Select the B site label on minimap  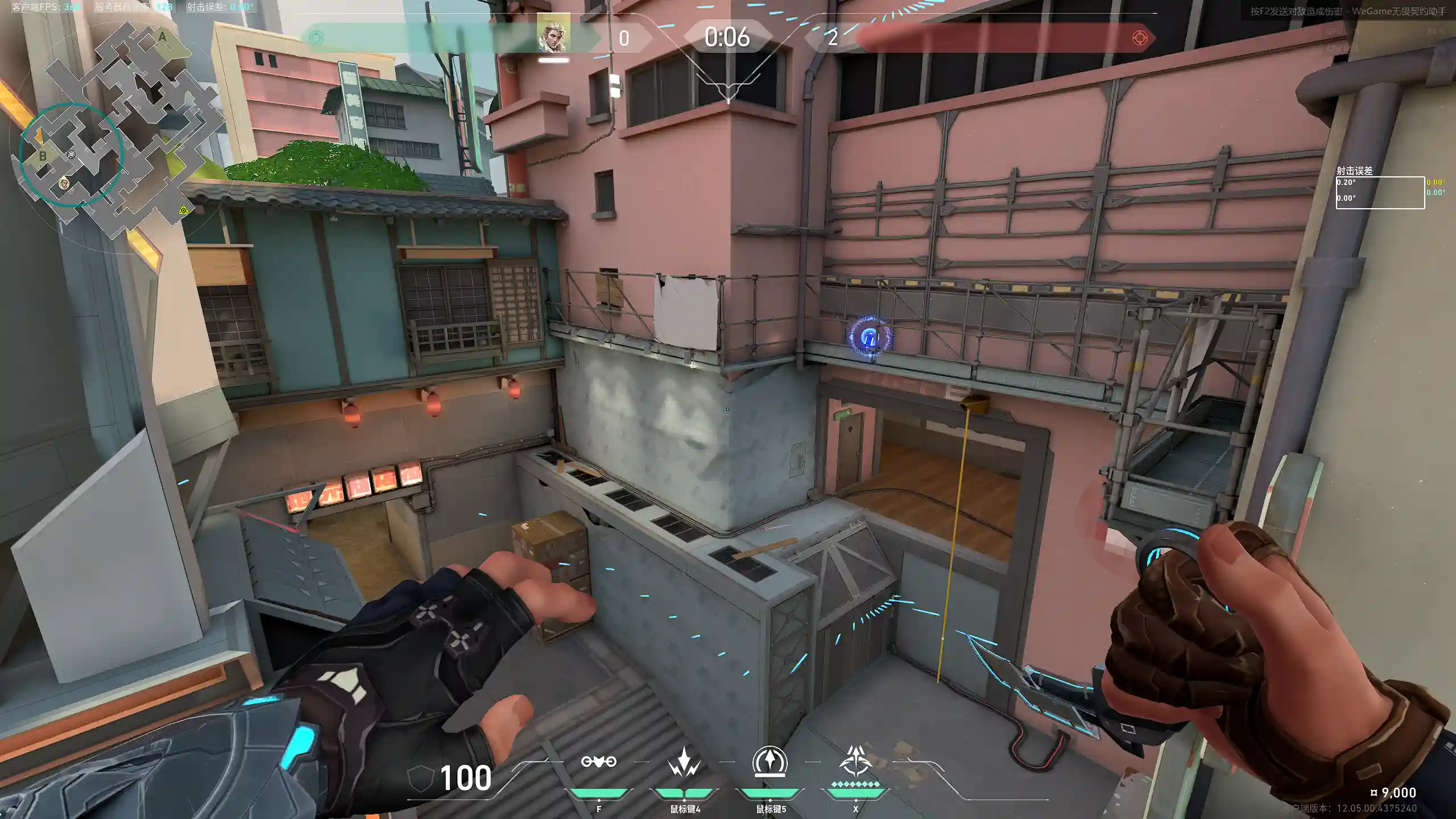click(x=43, y=156)
